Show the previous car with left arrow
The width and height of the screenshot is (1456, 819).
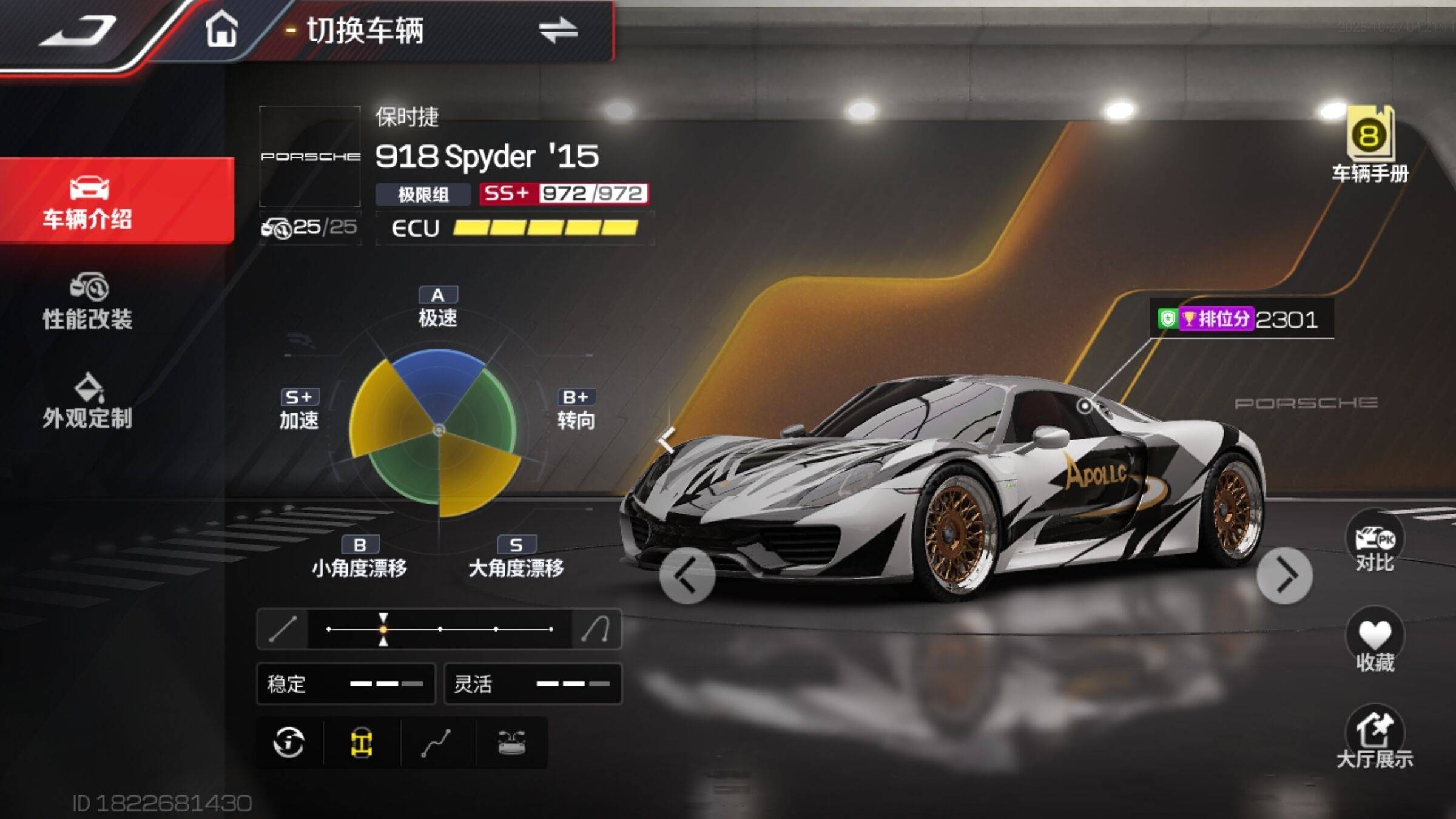point(687,575)
